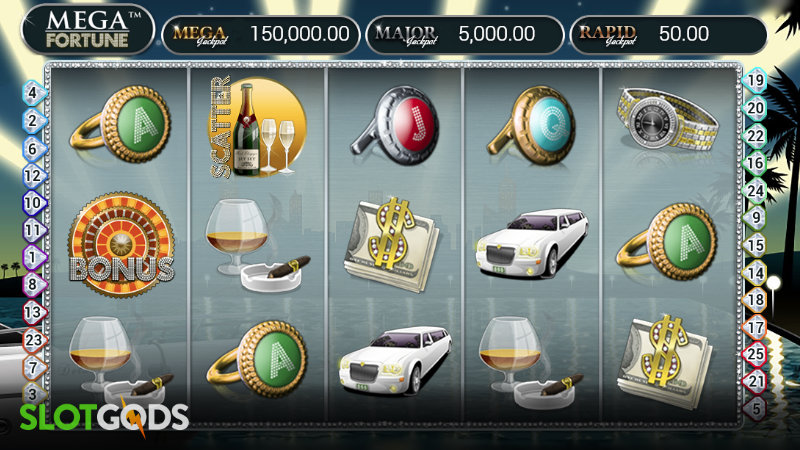Viewport: 800px width, 450px height.
Task: Highlight payline 15 indicator
Action: coord(757,244)
